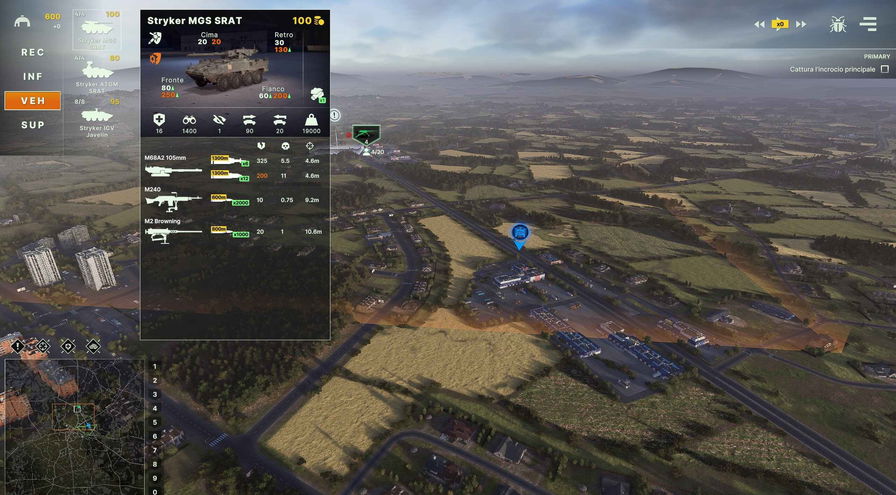Image resolution: width=896 pixels, height=495 pixels.
Task: Switch to the REC unit category
Action: (33, 52)
